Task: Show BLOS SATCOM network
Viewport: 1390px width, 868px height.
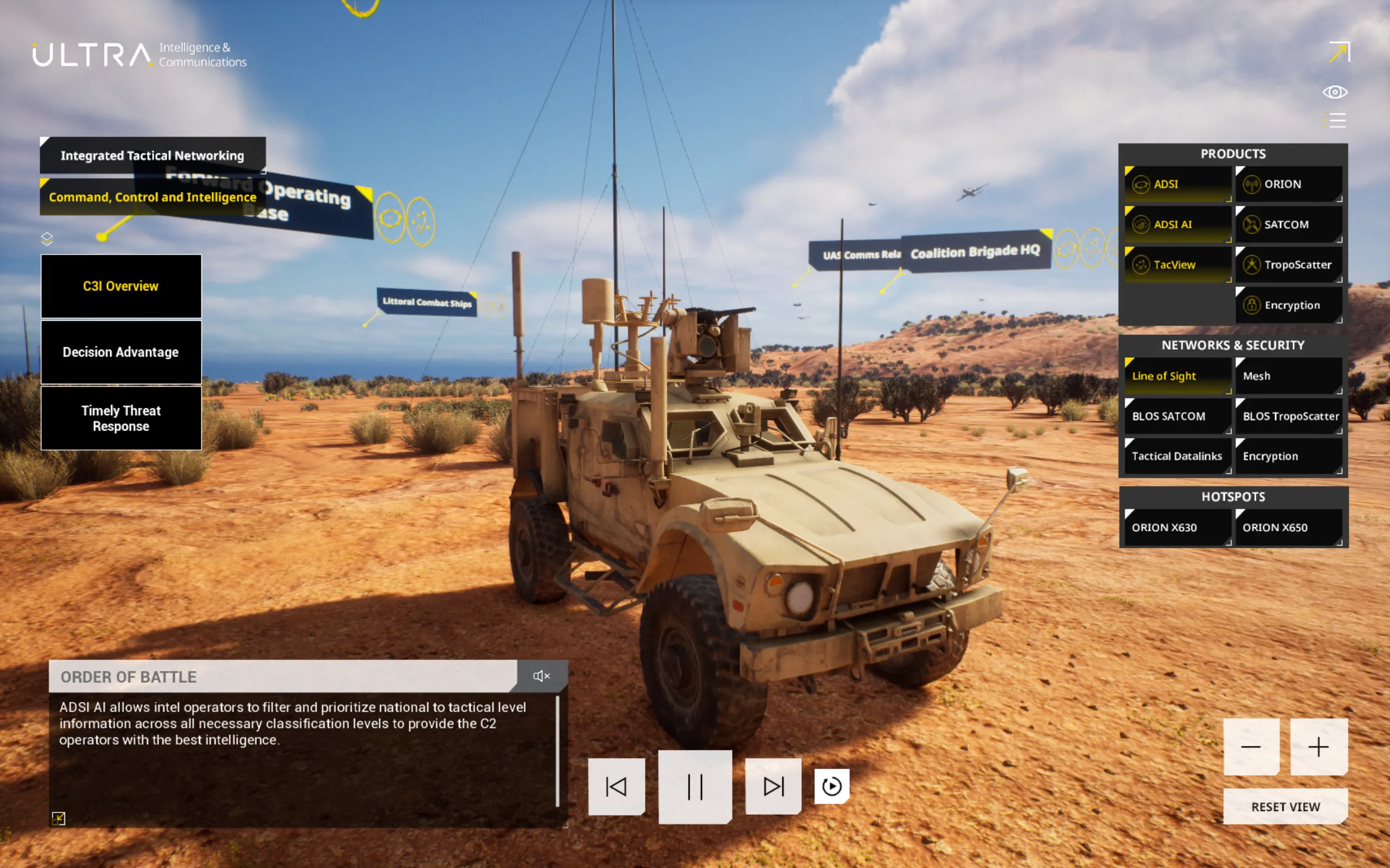Action: tap(1177, 416)
